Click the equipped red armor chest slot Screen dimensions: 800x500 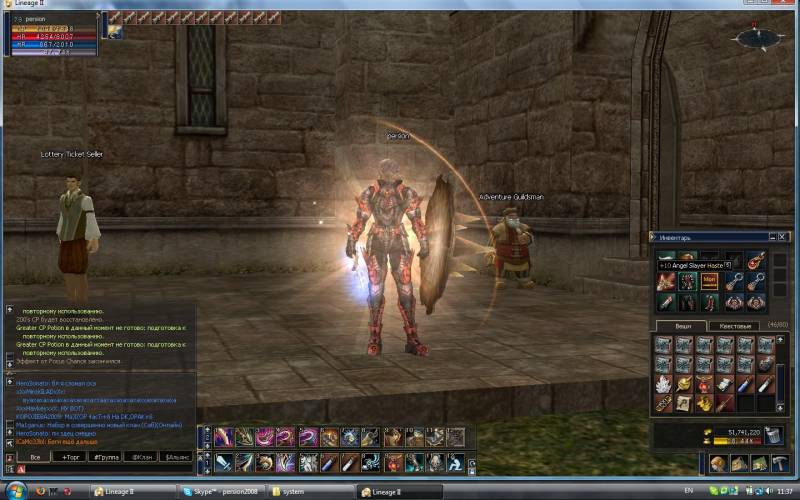pyautogui.click(x=686, y=281)
